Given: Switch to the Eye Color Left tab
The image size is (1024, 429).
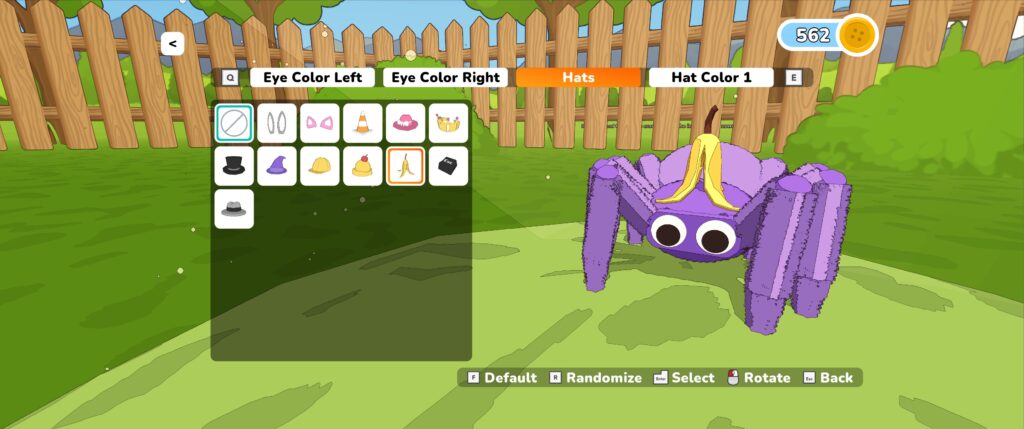Looking at the screenshot, I should 312,77.
